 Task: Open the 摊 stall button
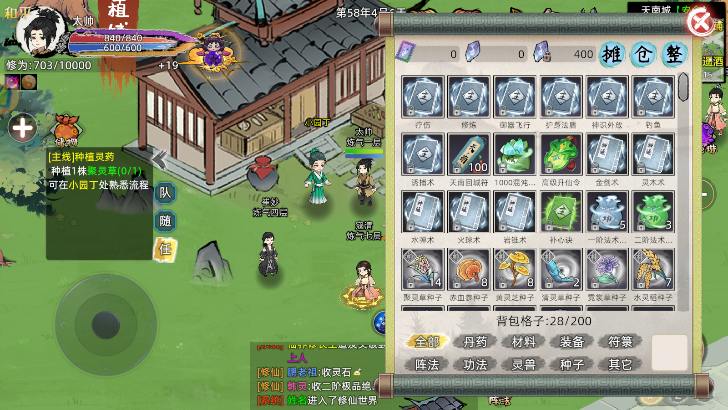613,55
